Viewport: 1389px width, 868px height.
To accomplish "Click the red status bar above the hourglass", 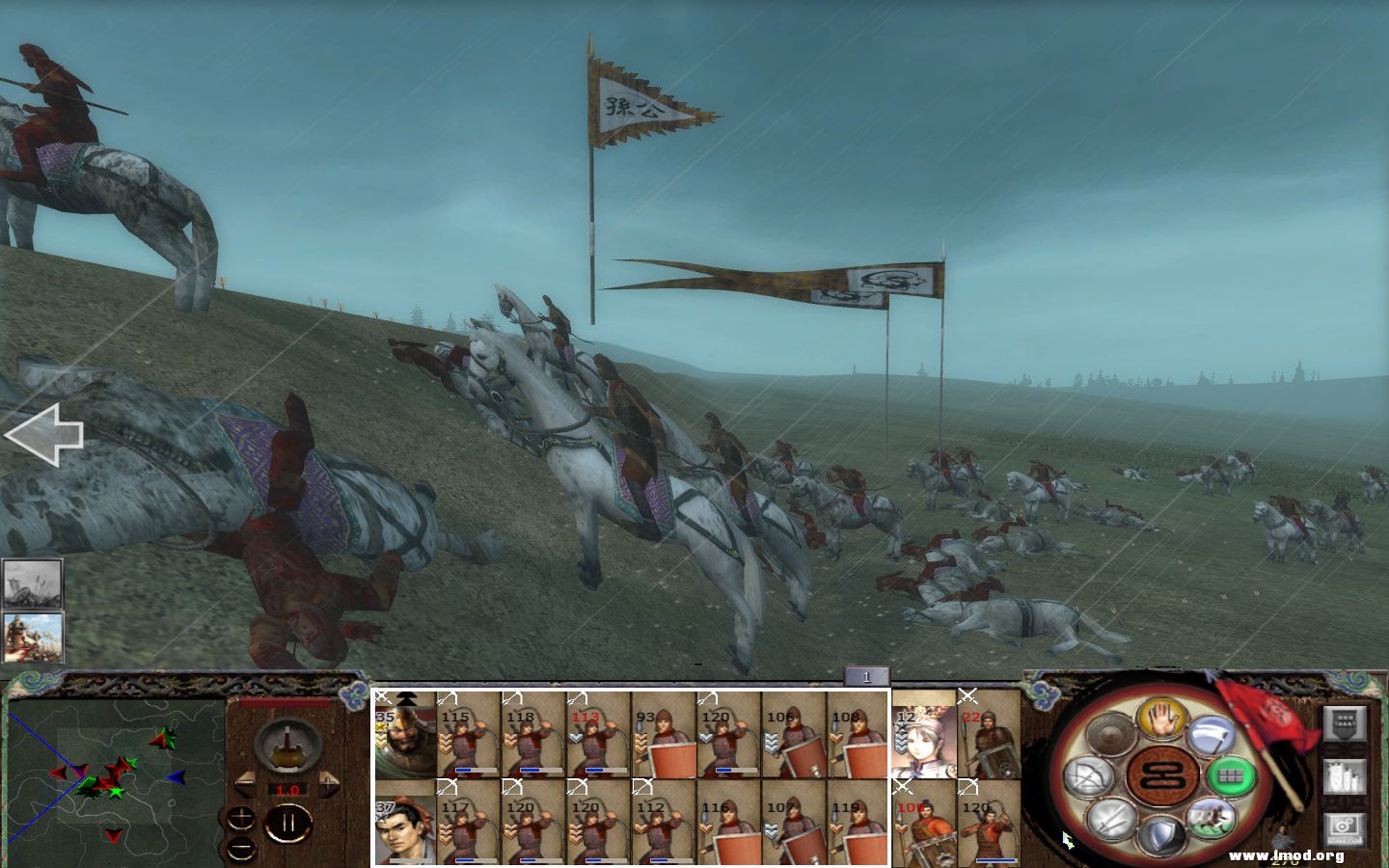I will 284,702.
